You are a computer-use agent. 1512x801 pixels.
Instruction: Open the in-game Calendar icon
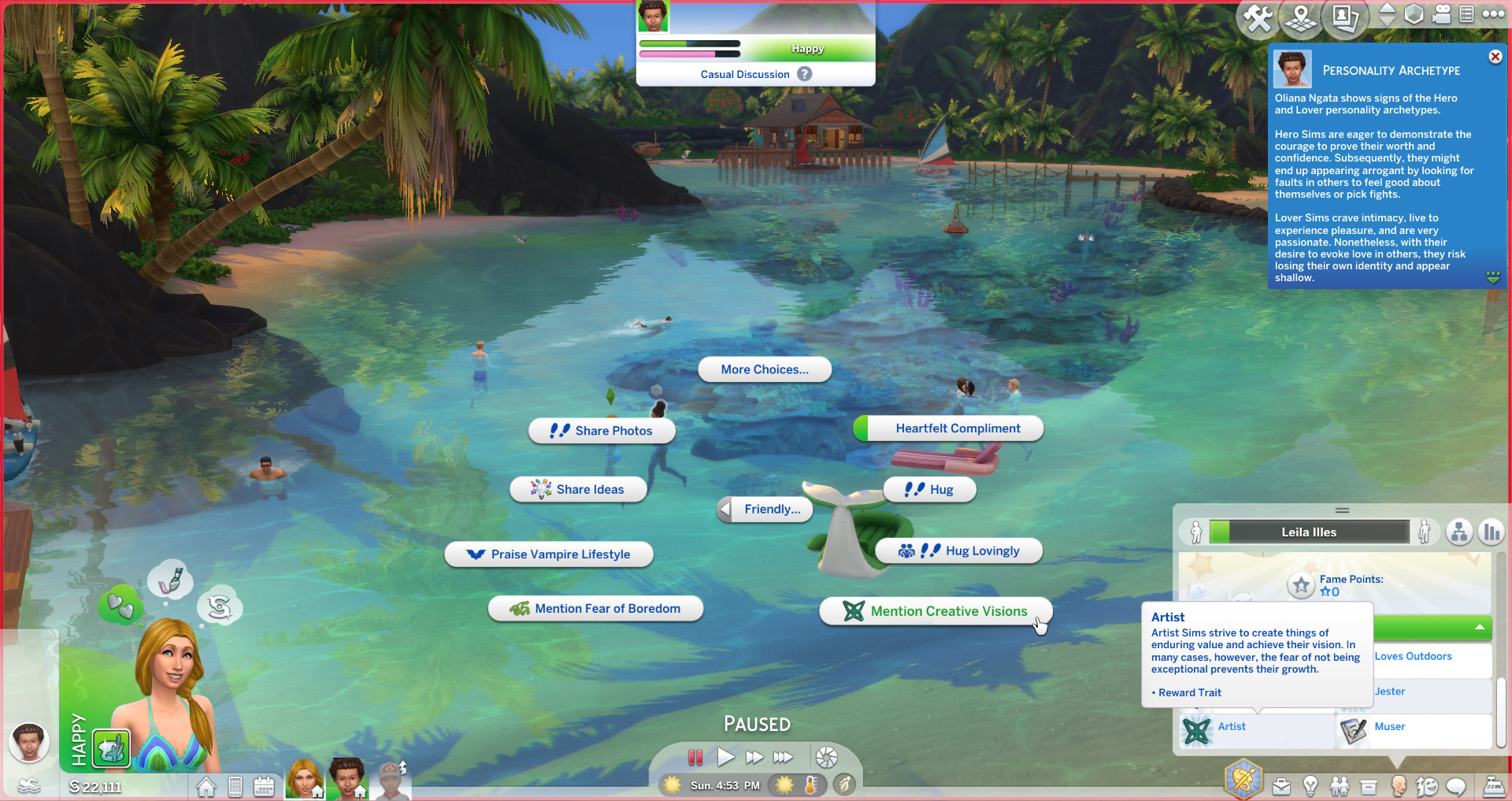click(264, 785)
